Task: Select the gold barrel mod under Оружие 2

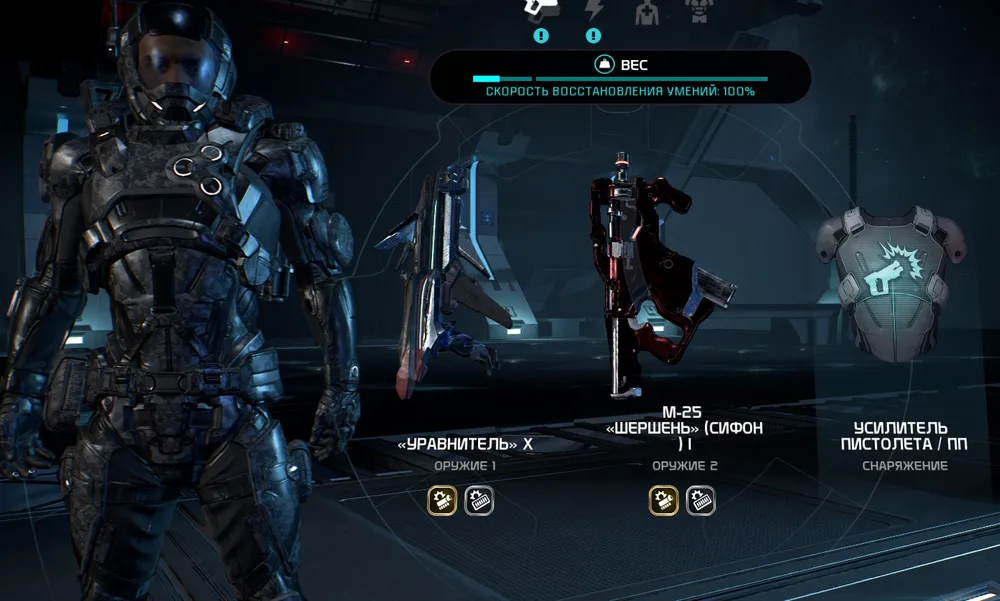Action: click(663, 500)
